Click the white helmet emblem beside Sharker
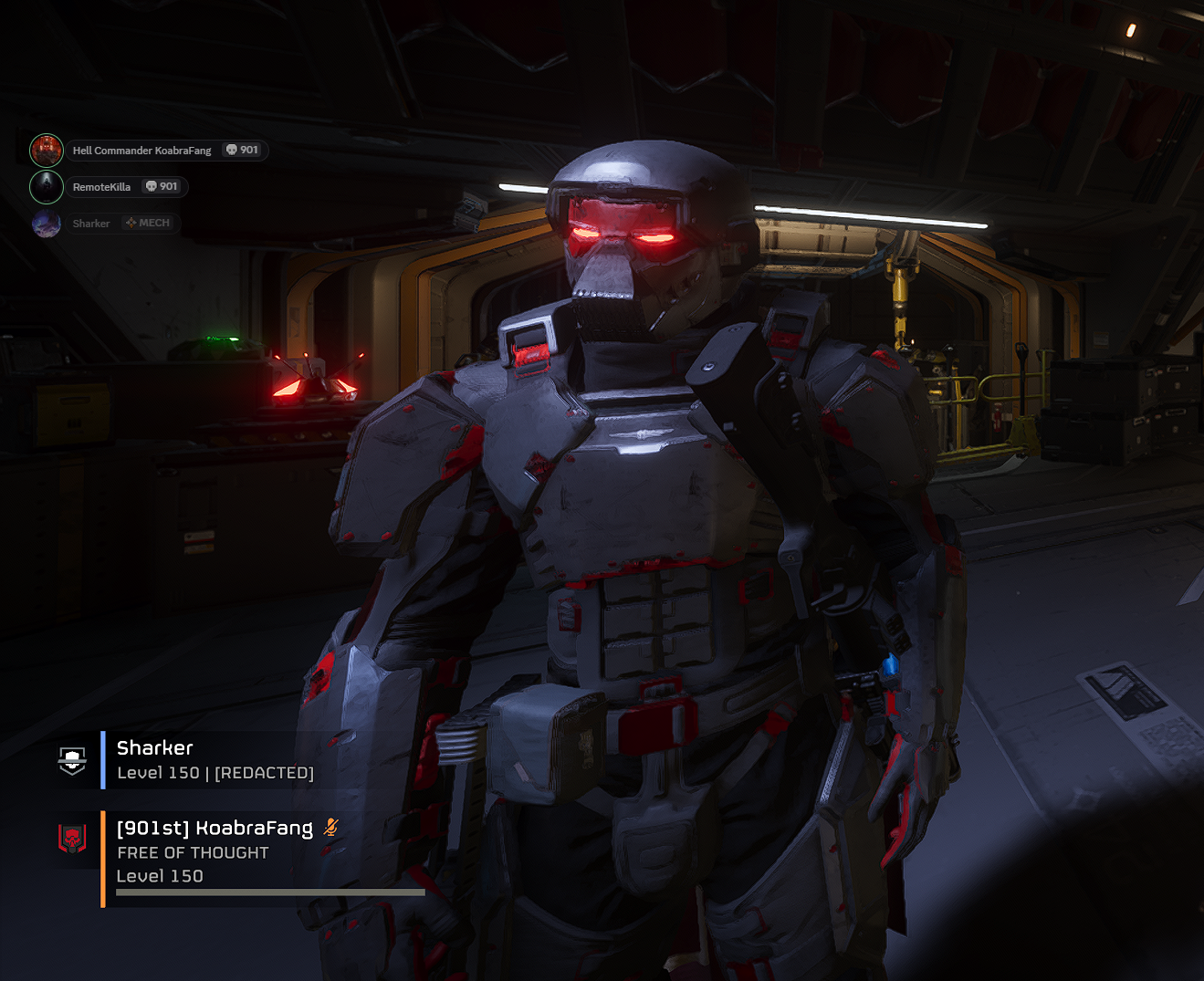 (x=72, y=759)
